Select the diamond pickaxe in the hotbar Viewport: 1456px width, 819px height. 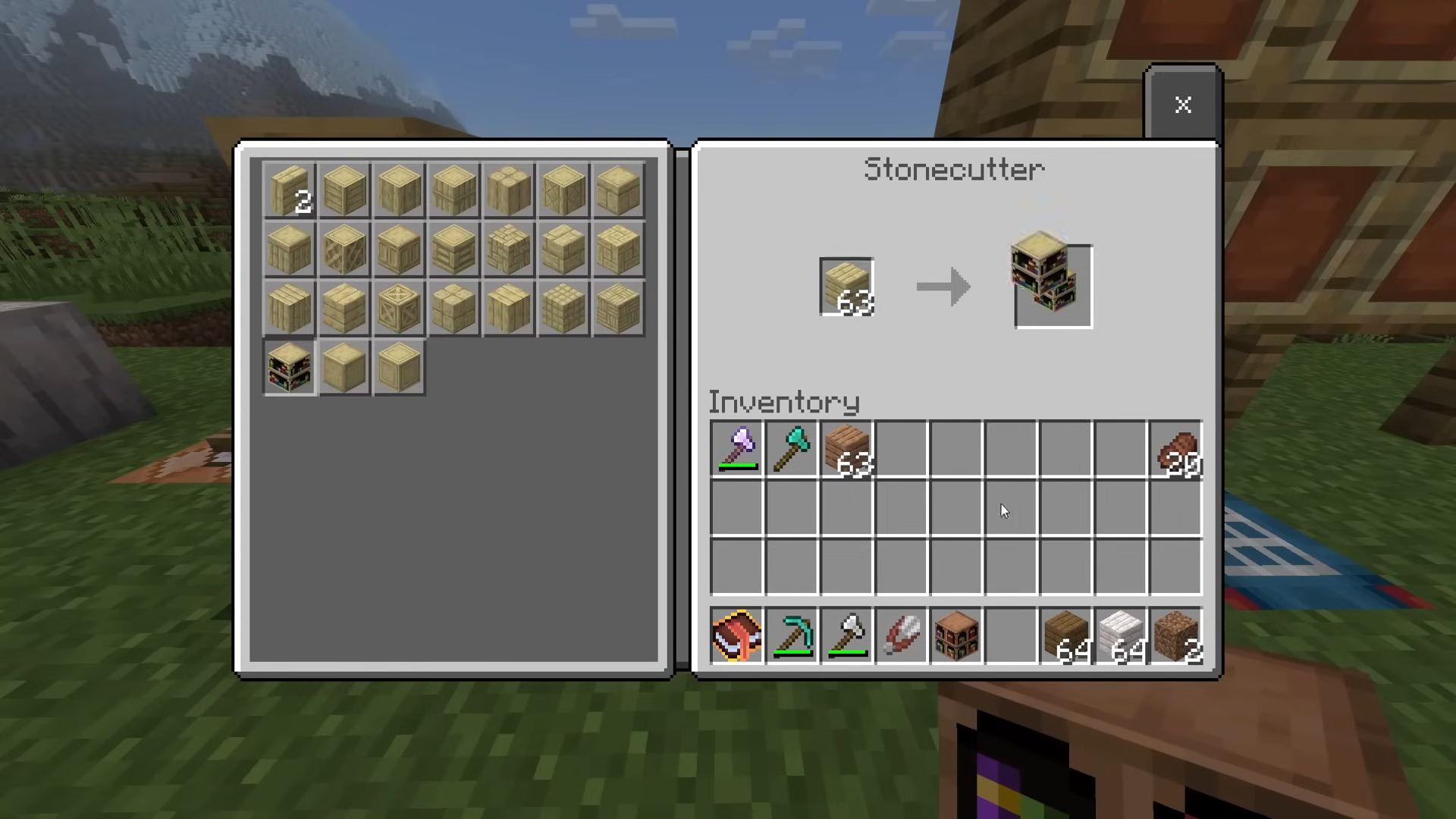792,635
